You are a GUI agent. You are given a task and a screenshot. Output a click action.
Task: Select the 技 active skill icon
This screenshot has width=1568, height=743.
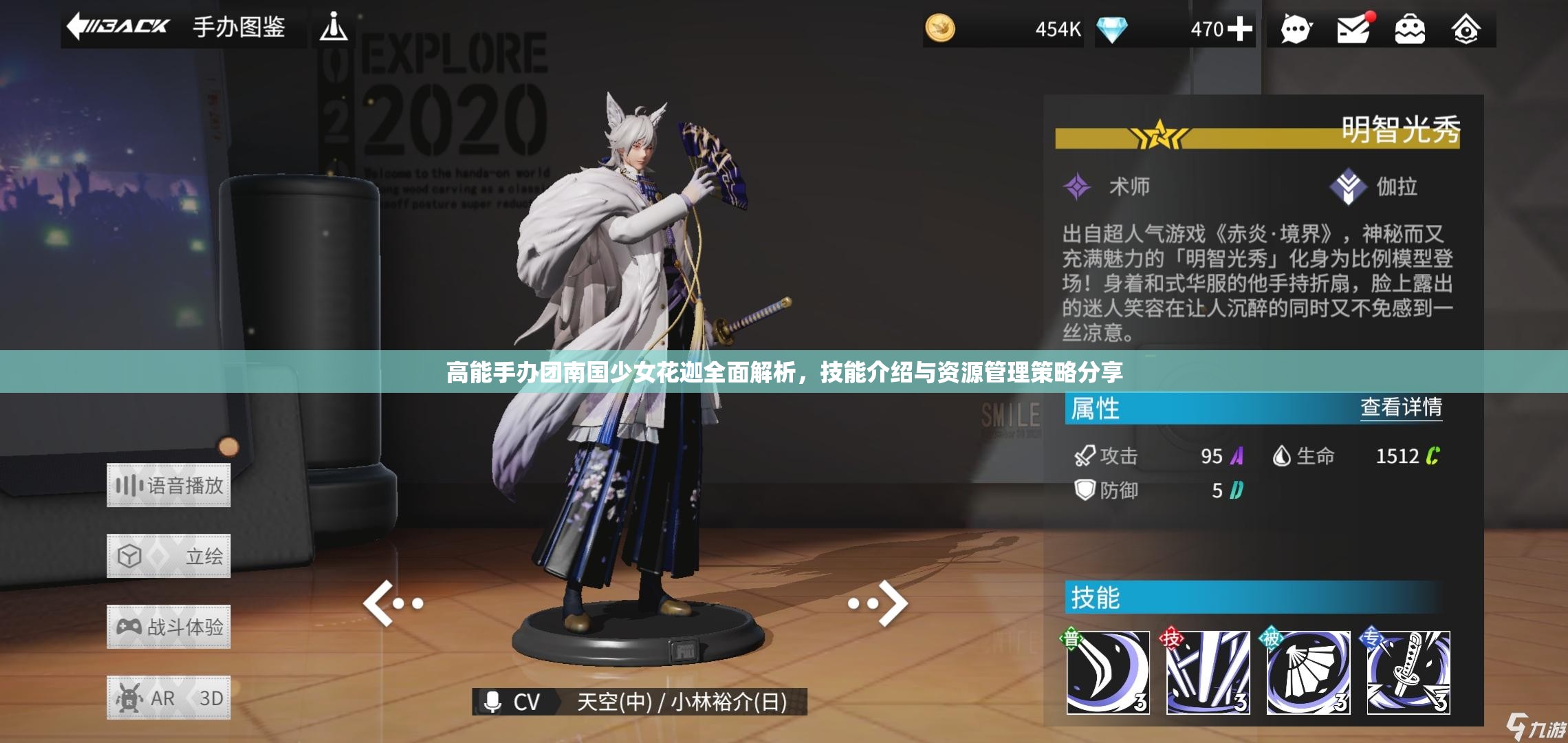tap(1208, 672)
